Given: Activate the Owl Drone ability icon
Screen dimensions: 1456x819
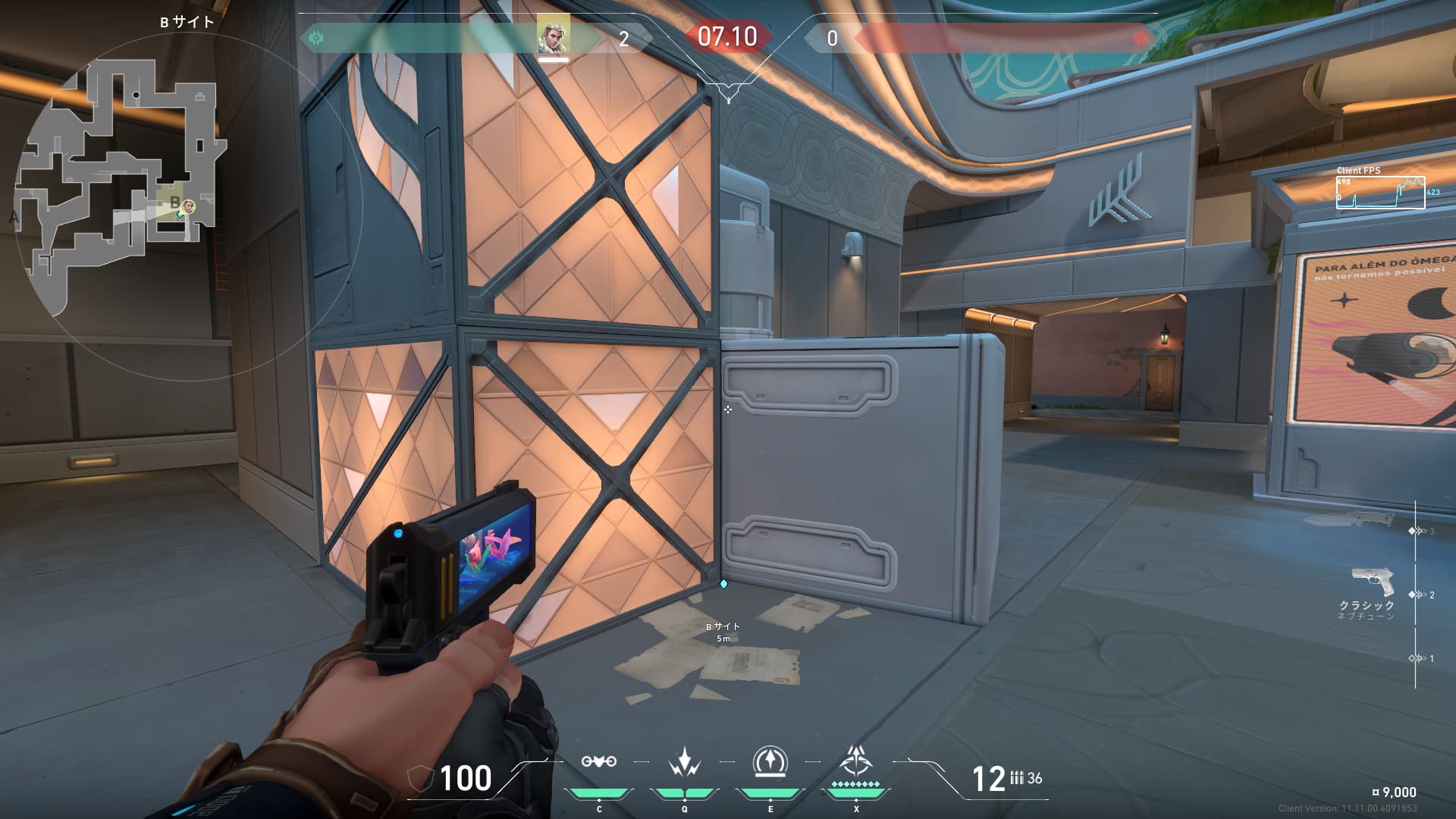Looking at the screenshot, I should pos(598,761).
